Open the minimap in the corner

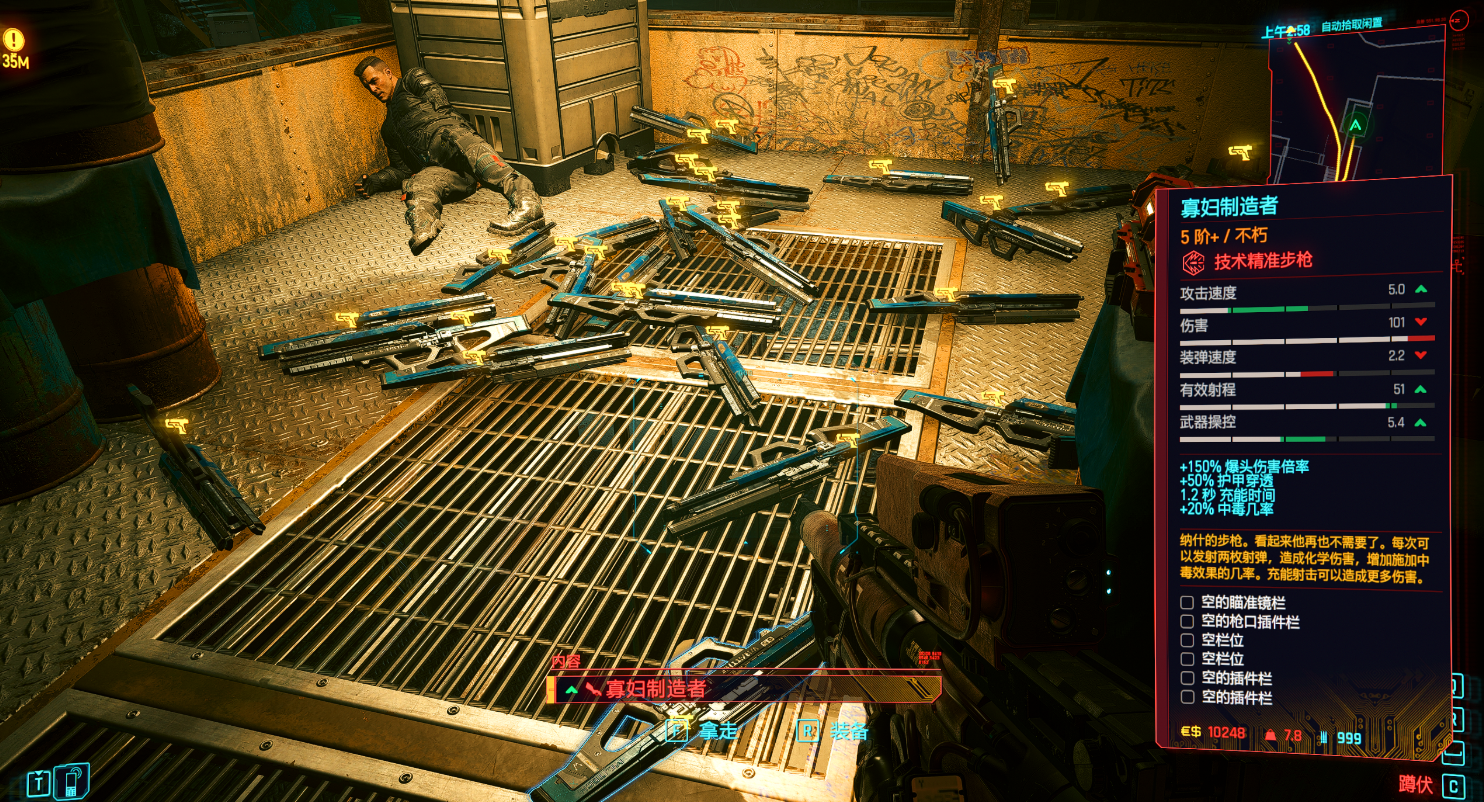[x=1357, y=100]
